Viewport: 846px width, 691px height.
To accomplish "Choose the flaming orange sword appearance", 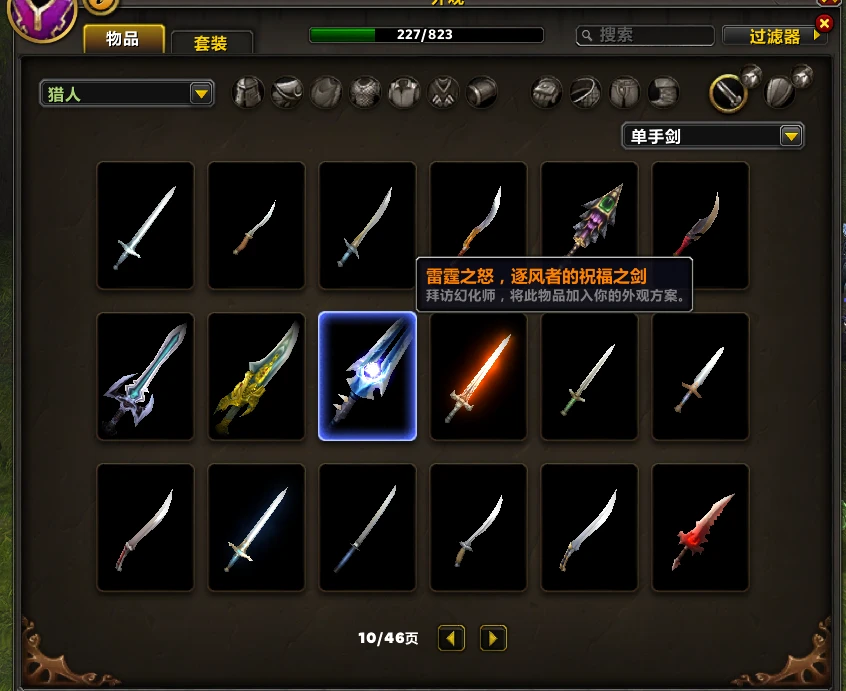I will click(x=478, y=375).
